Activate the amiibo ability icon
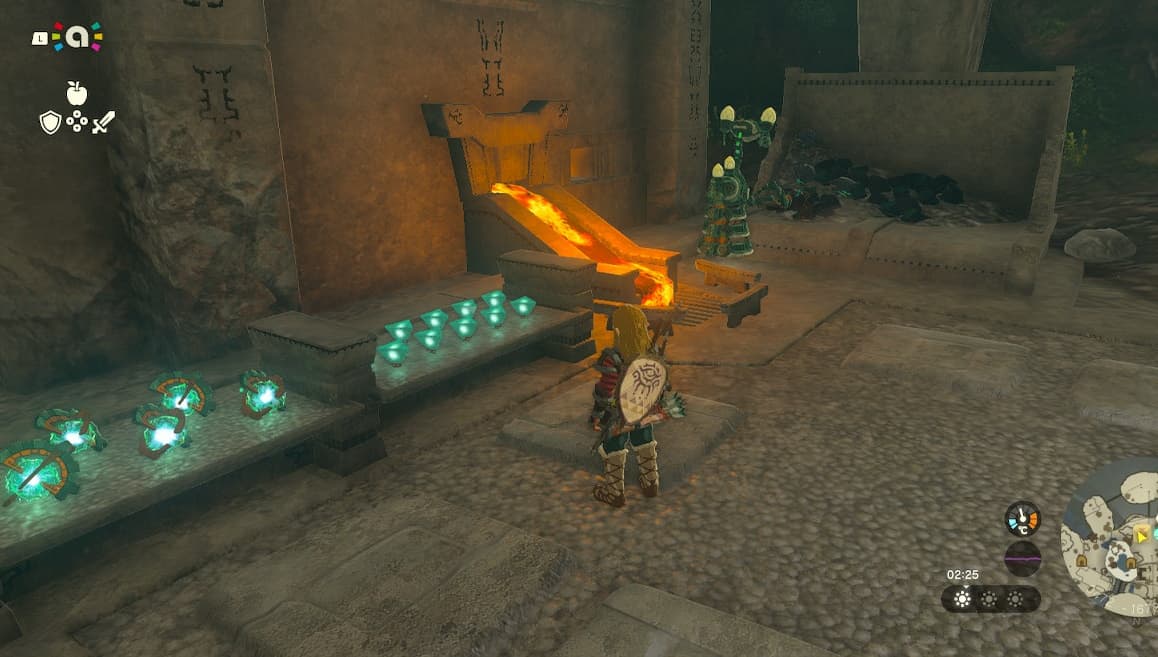1158x657 pixels. pos(75,37)
